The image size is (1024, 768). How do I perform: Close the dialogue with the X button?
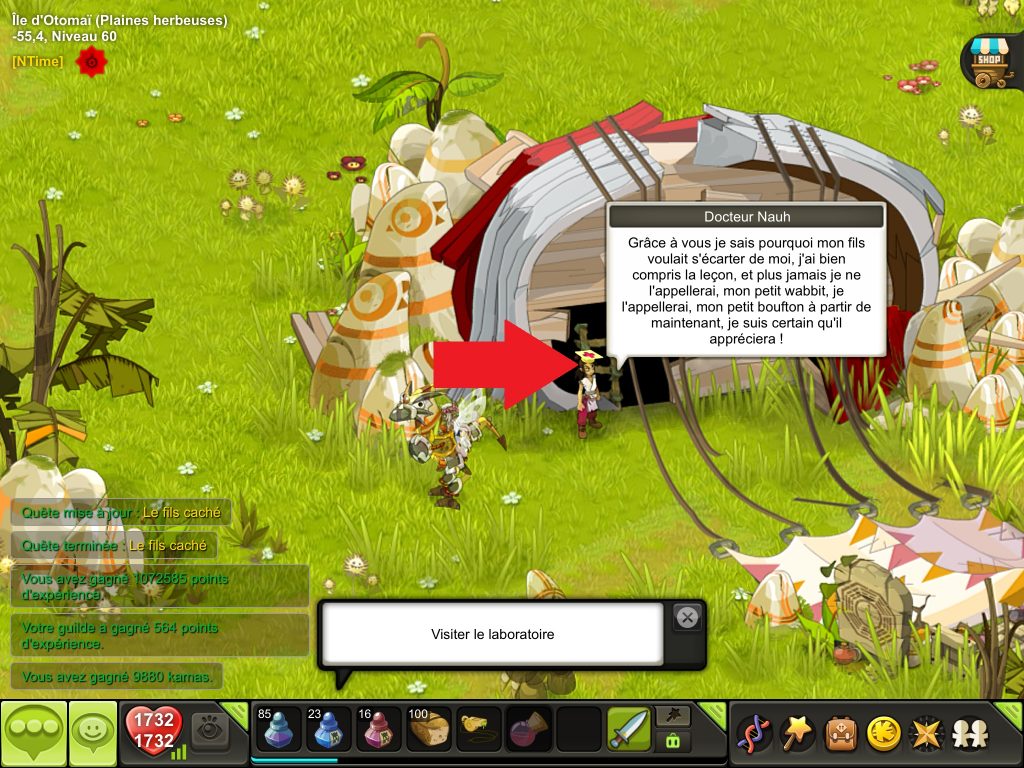tap(687, 617)
